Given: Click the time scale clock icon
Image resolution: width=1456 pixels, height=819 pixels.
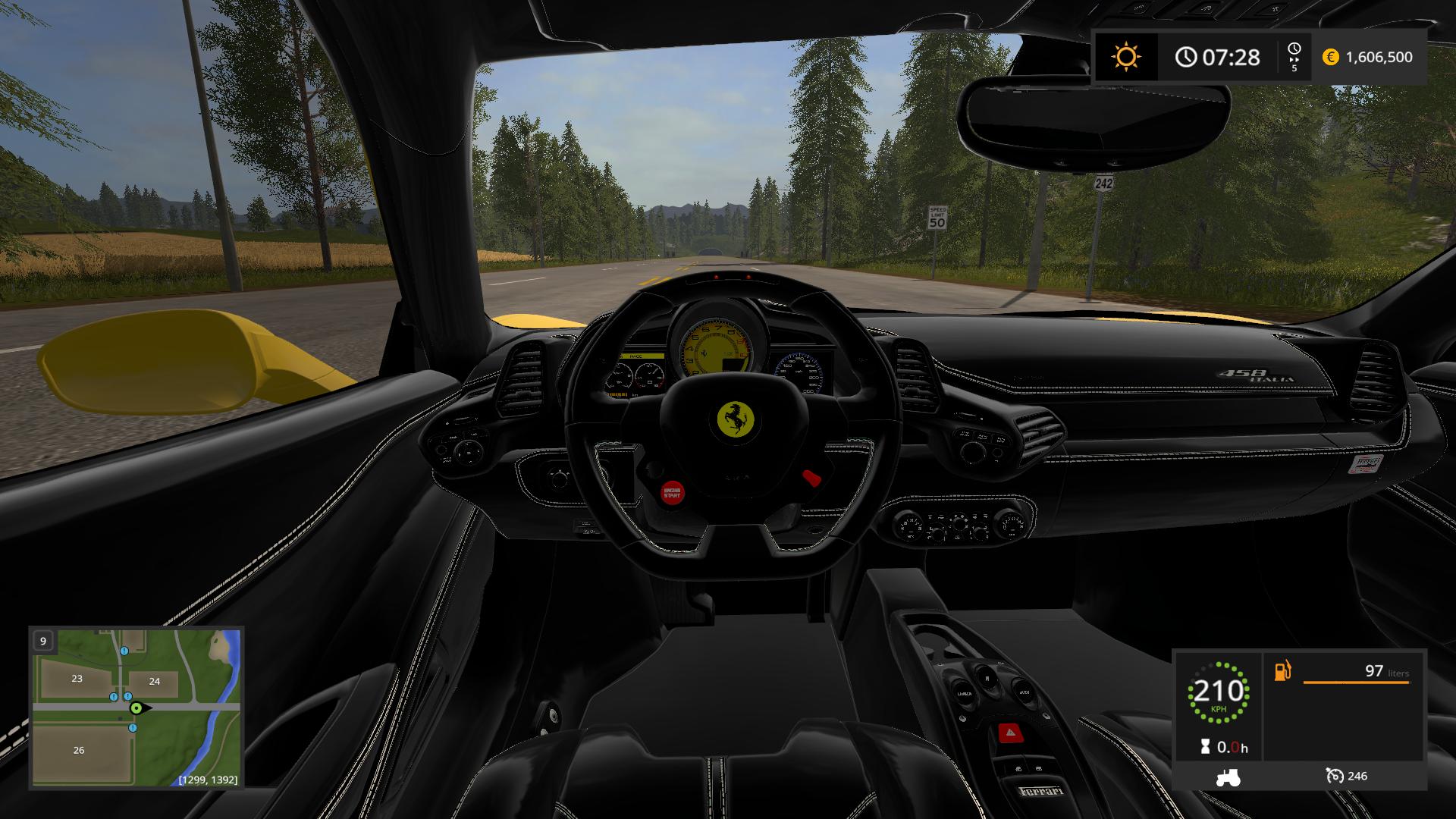Looking at the screenshot, I should point(1294,50).
